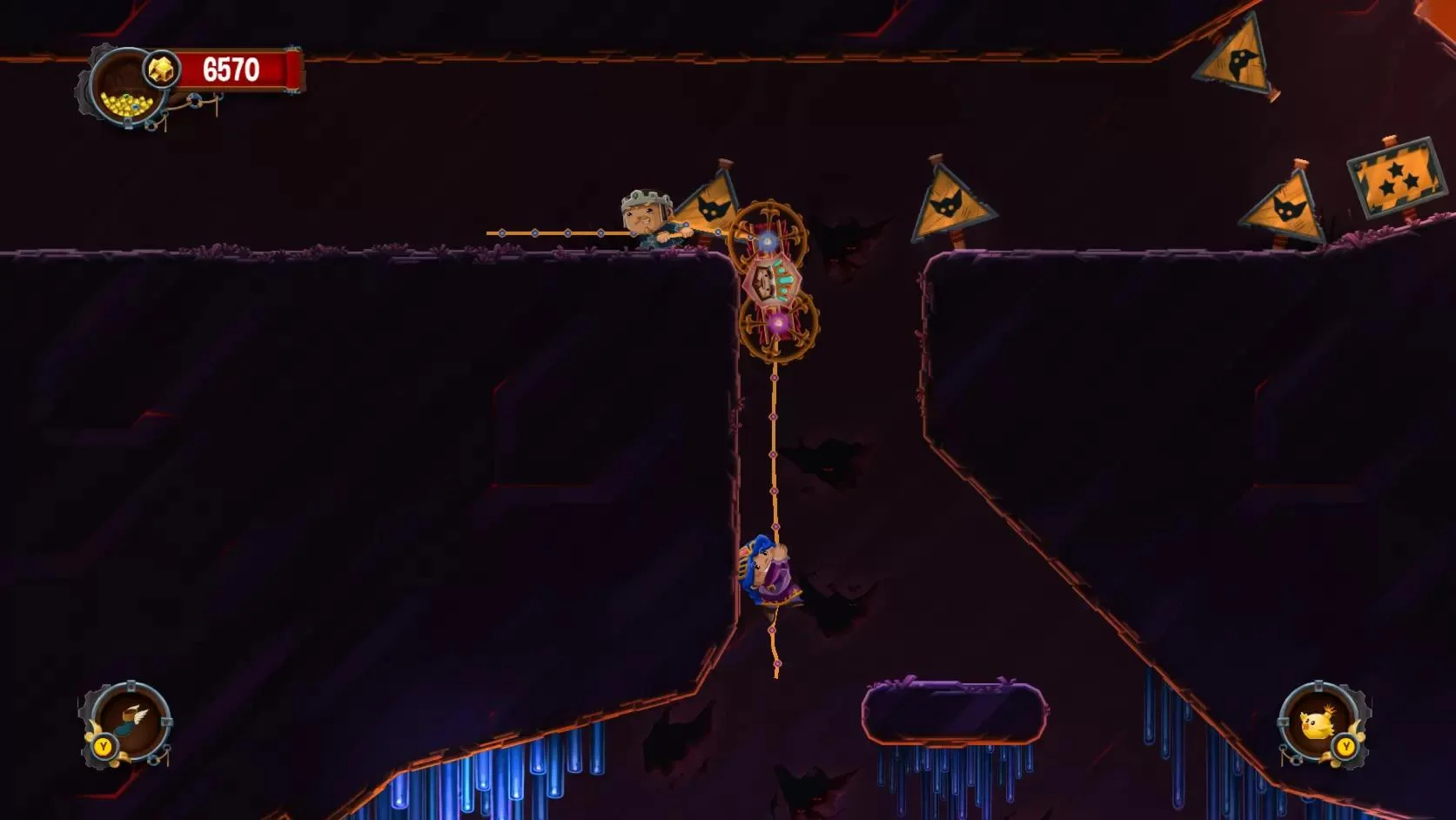Click a rope node marker on the horizontal rope

click(x=568, y=233)
